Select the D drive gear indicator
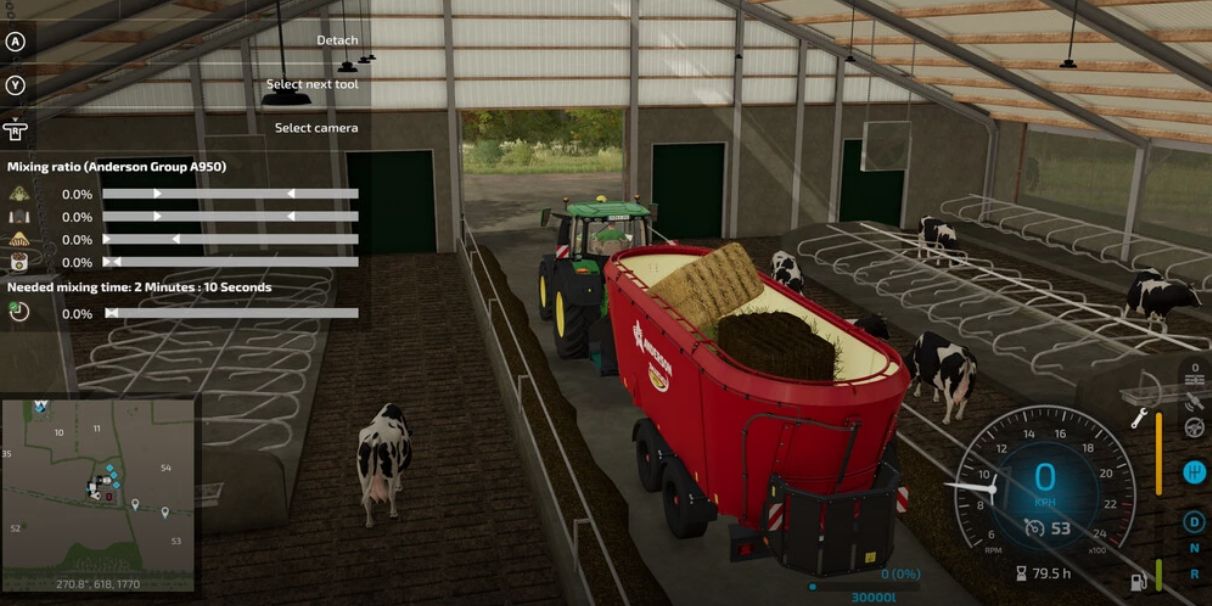The image size is (1212, 606). pos(1194,521)
